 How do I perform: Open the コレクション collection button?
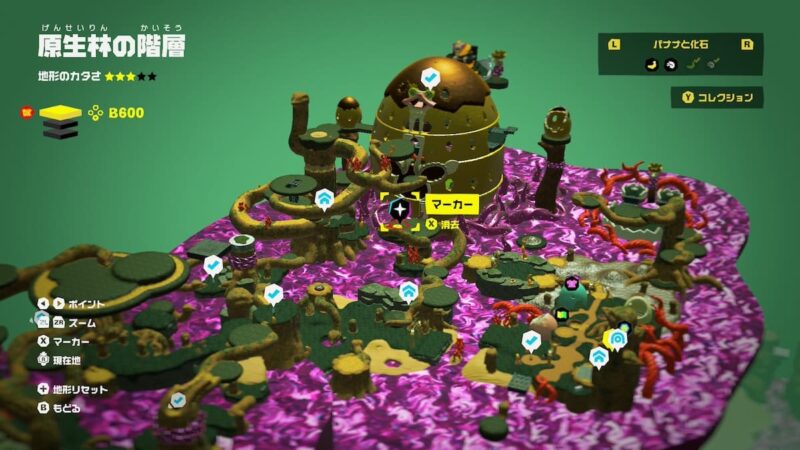click(x=717, y=97)
